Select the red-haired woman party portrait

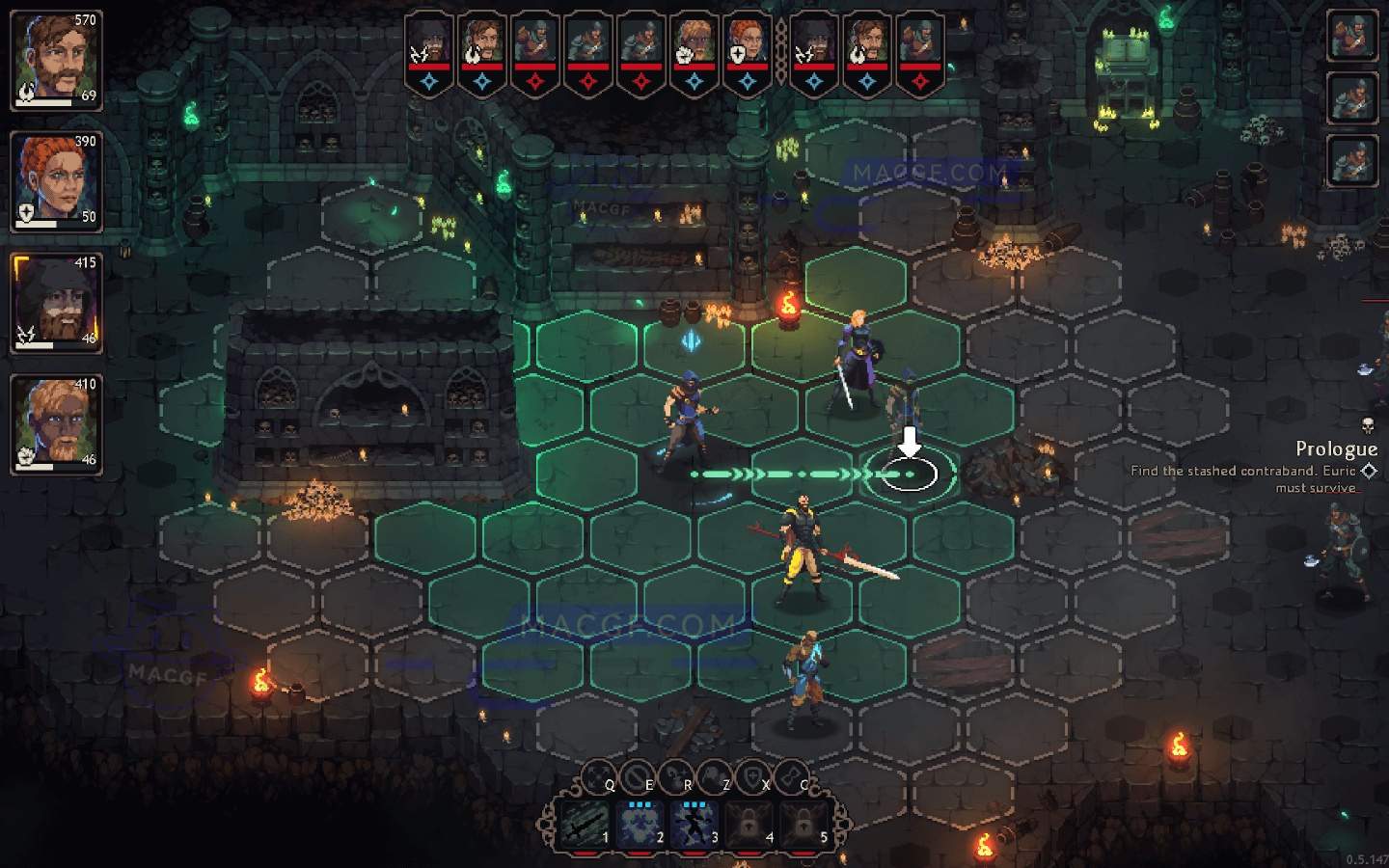55,180
